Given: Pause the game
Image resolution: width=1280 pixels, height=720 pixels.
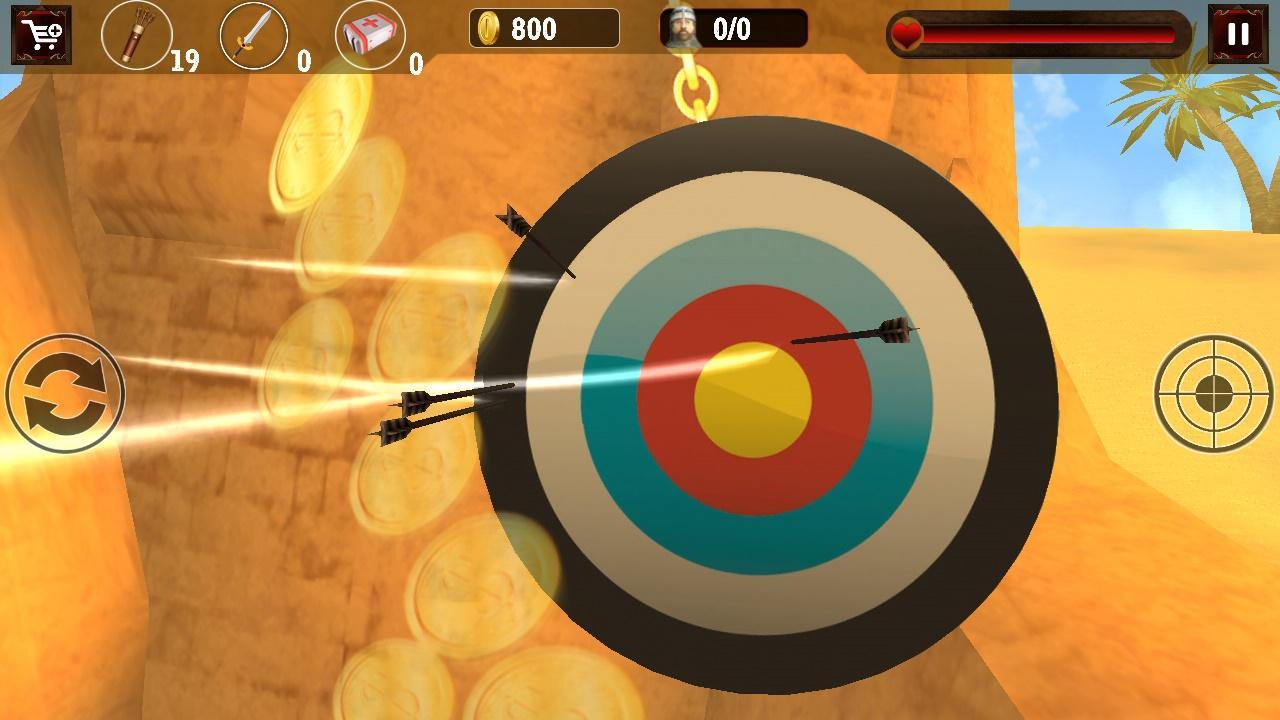Looking at the screenshot, I should [x=1237, y=35].
